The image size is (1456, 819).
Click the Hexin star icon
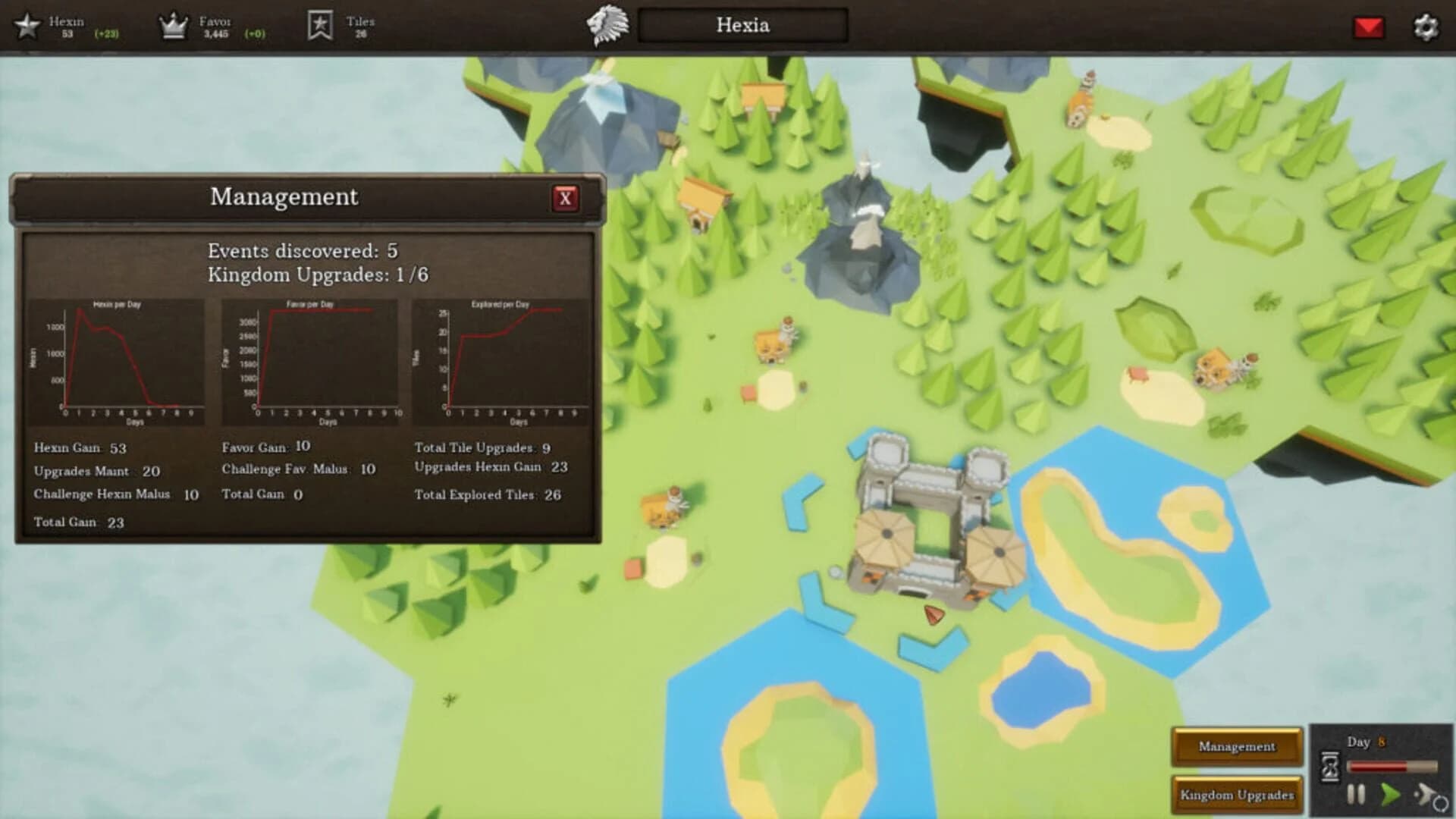point(28,25)
